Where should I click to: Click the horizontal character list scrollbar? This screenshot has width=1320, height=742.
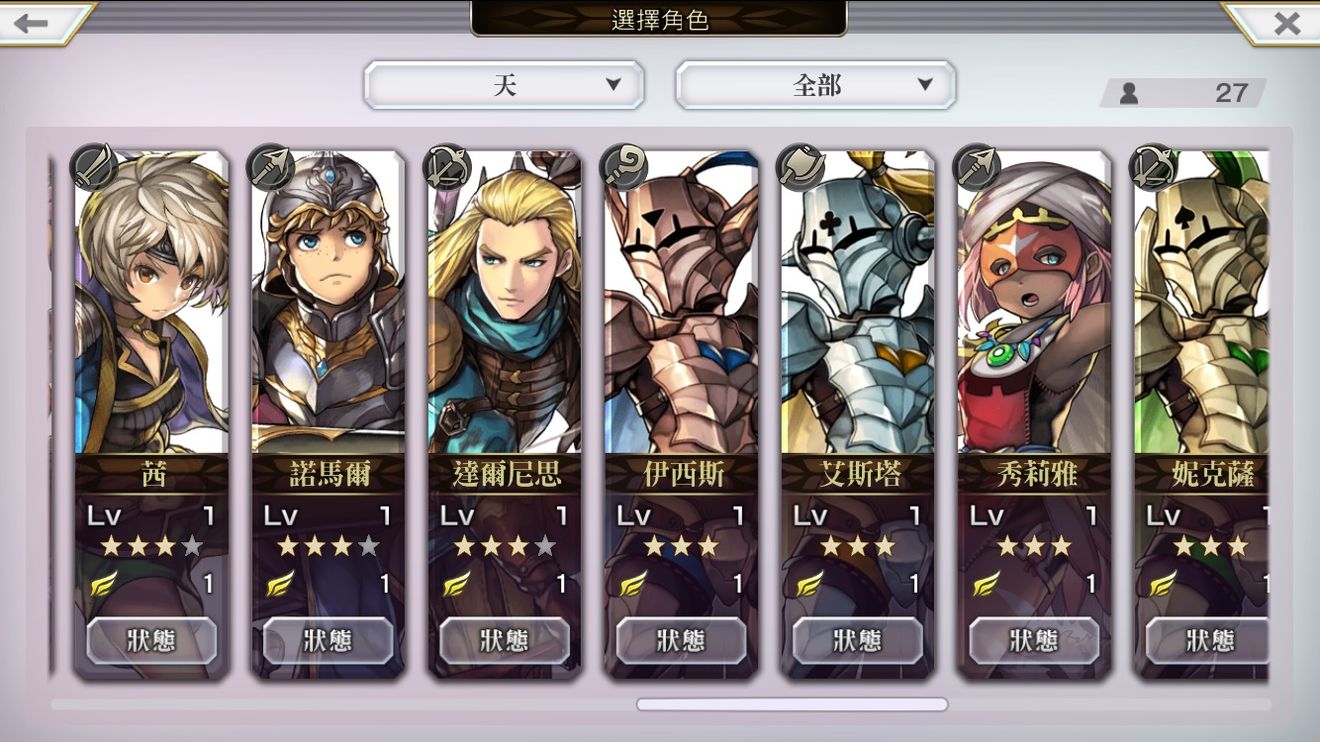point(792,705)
